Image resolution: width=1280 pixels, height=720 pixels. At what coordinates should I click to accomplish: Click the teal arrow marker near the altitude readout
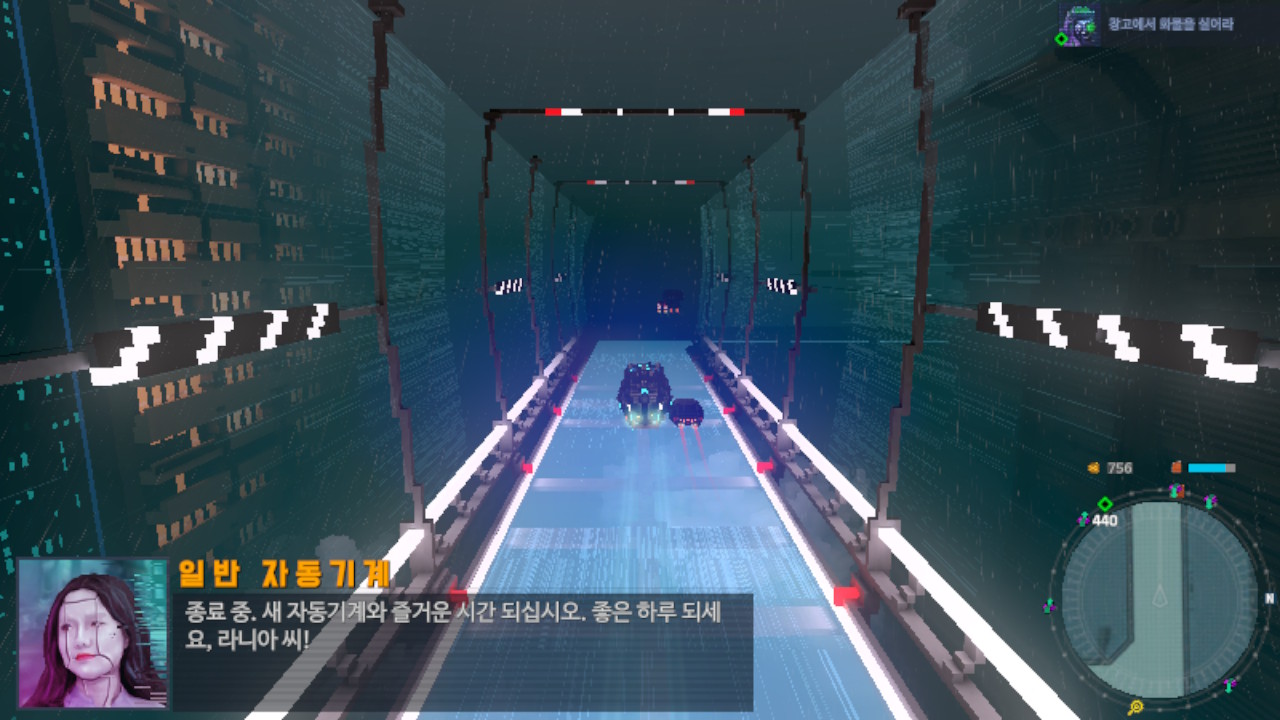click(1084, 518)
